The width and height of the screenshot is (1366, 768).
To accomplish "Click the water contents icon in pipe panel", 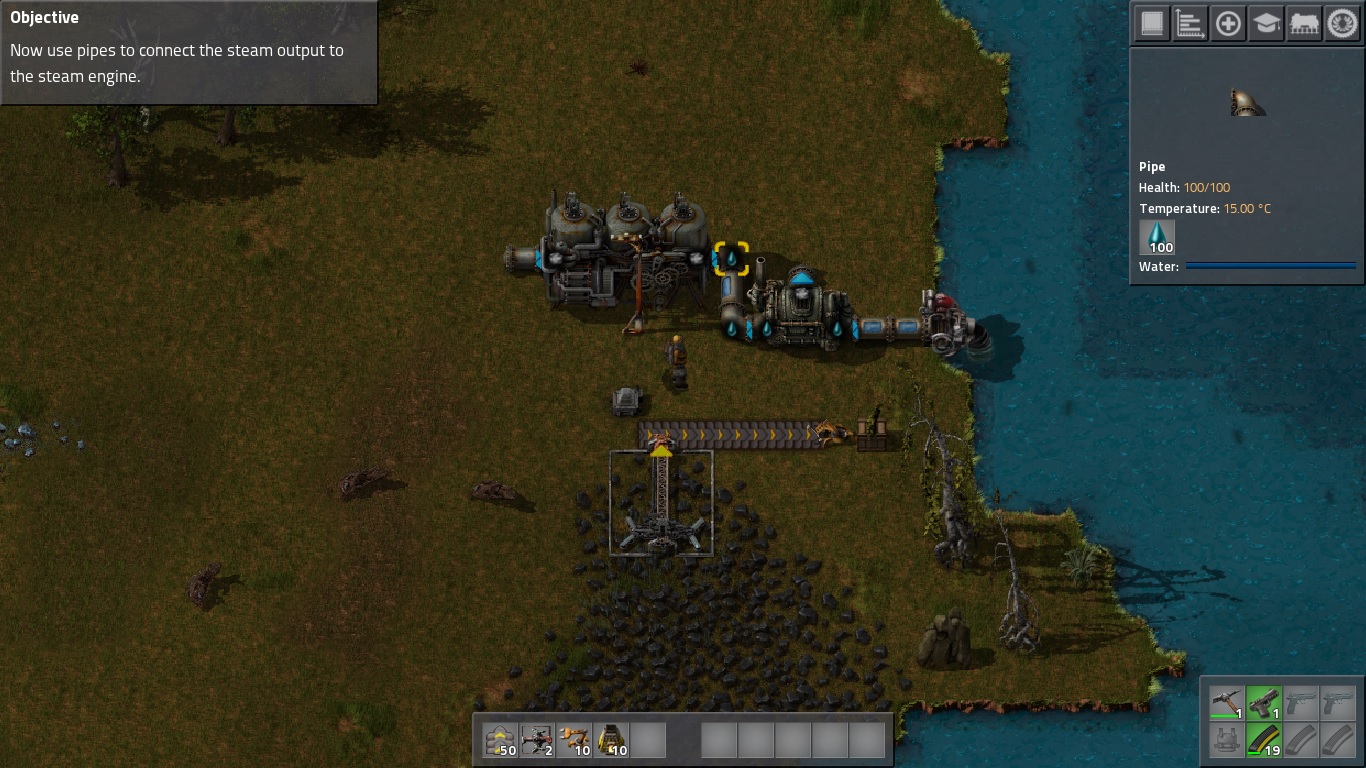I will [1157, 236].
